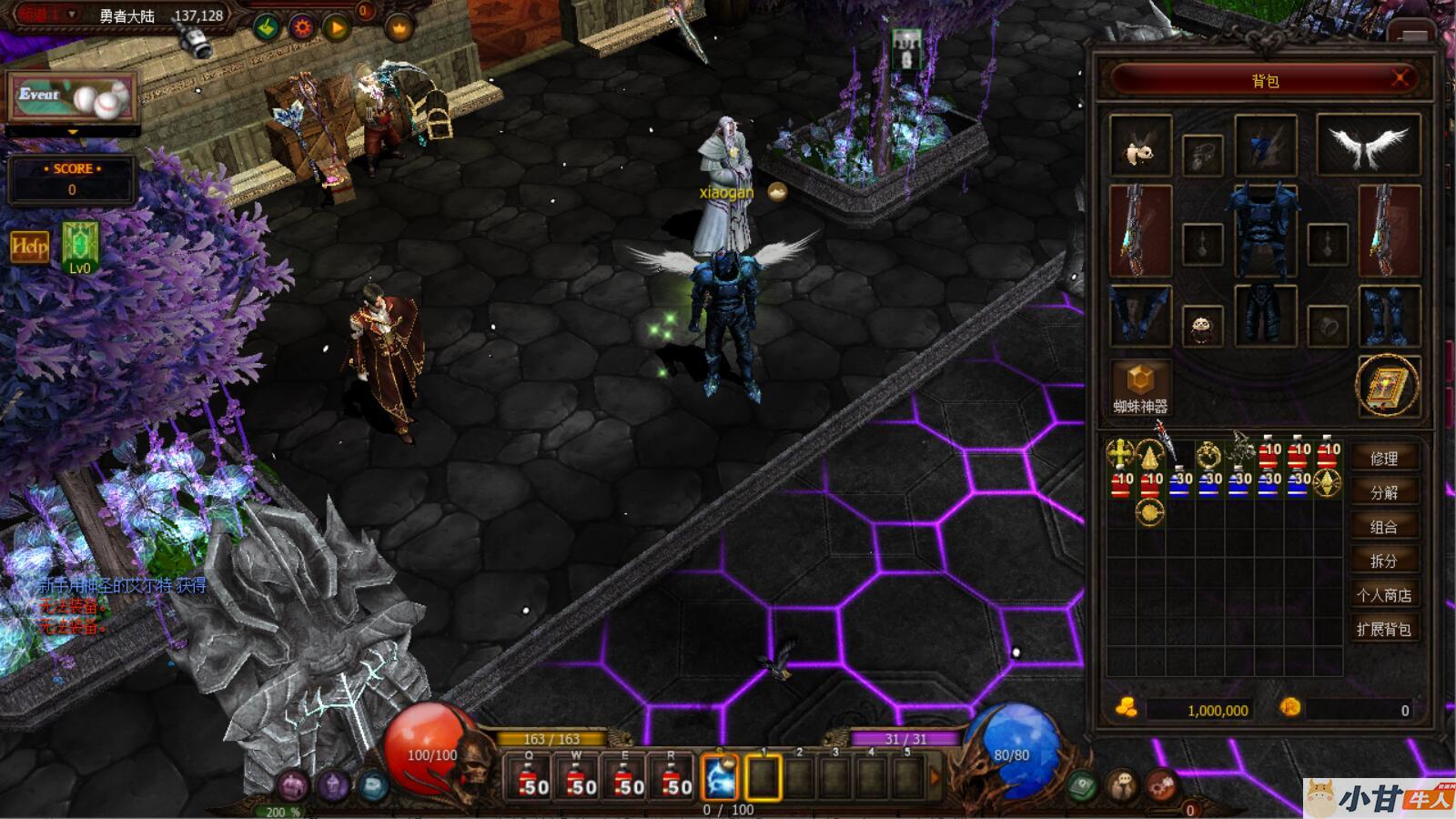Choose the 组合 combine button
Viewport: 1456px width, 819px height.
[x=1383, y=527]
